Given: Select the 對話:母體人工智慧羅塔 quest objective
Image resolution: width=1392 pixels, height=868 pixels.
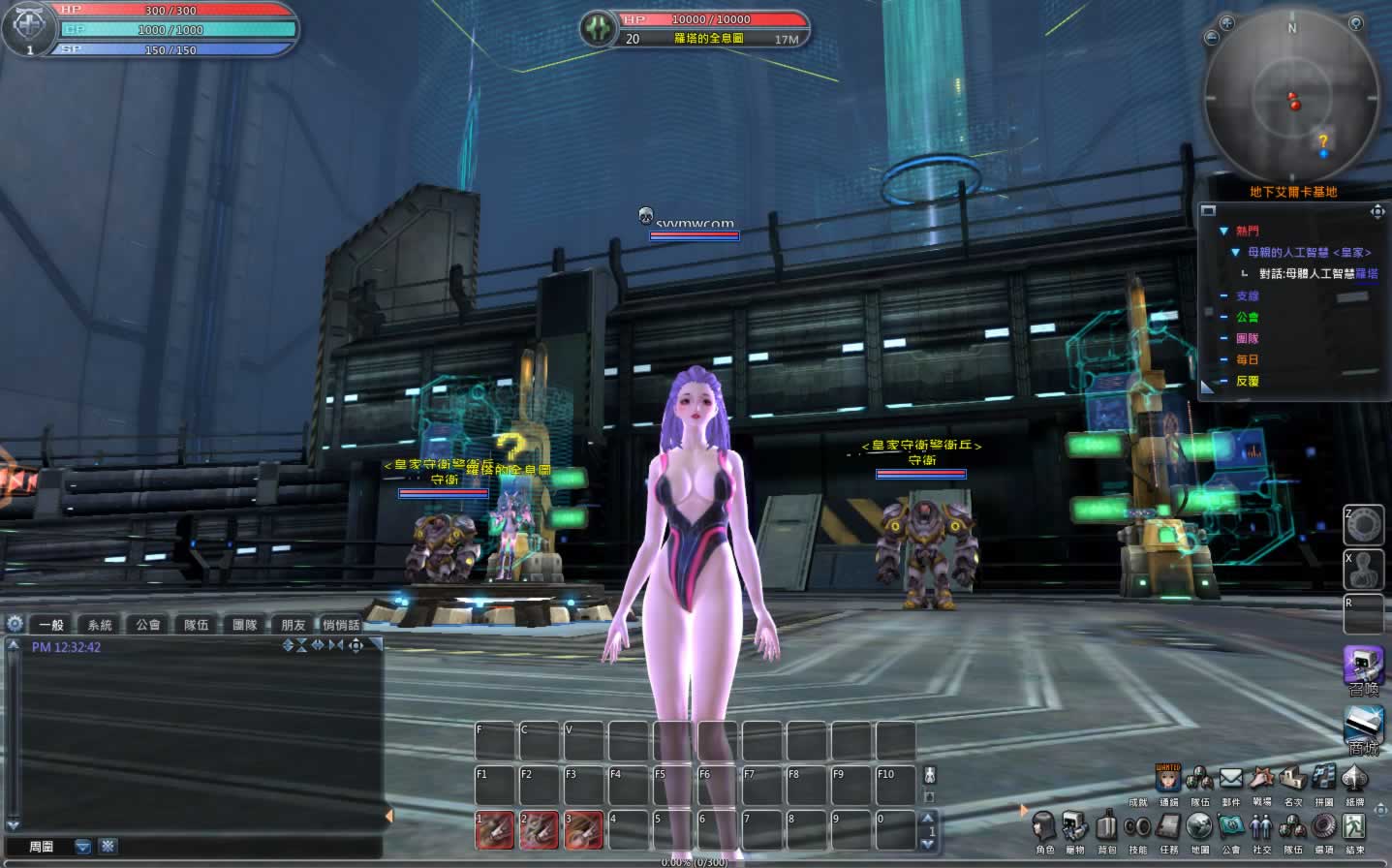Looking at the screenshot, I should tap(1317, 274).
